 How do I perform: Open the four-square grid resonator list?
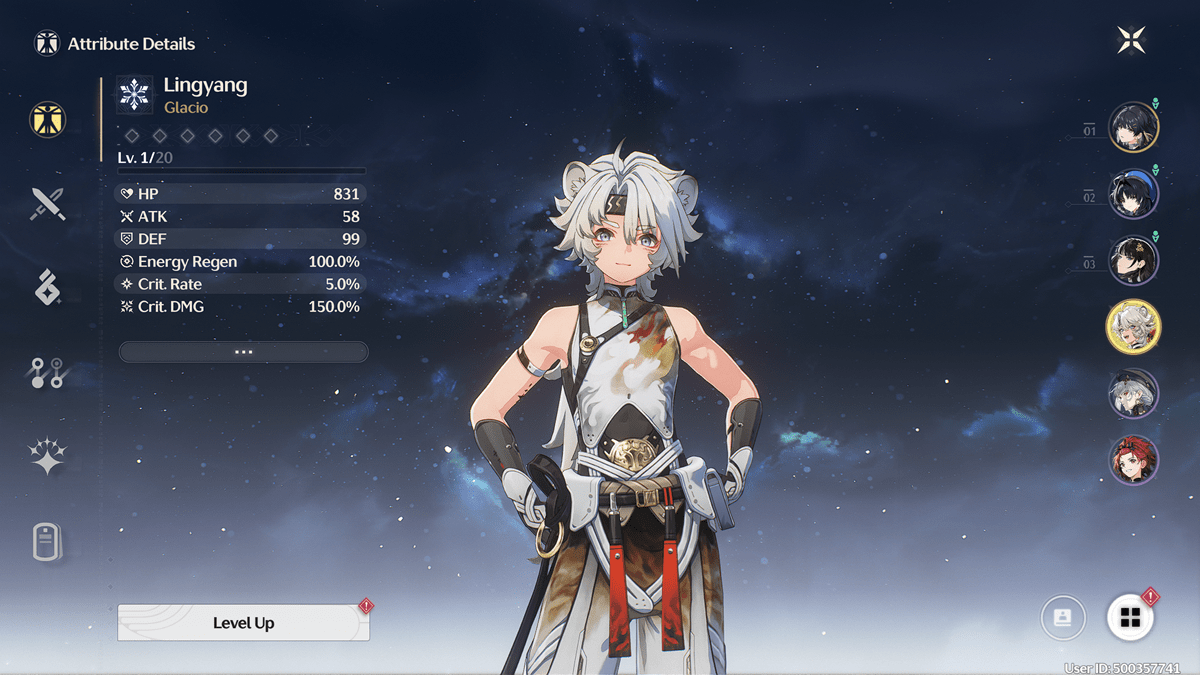point(1130,618)
